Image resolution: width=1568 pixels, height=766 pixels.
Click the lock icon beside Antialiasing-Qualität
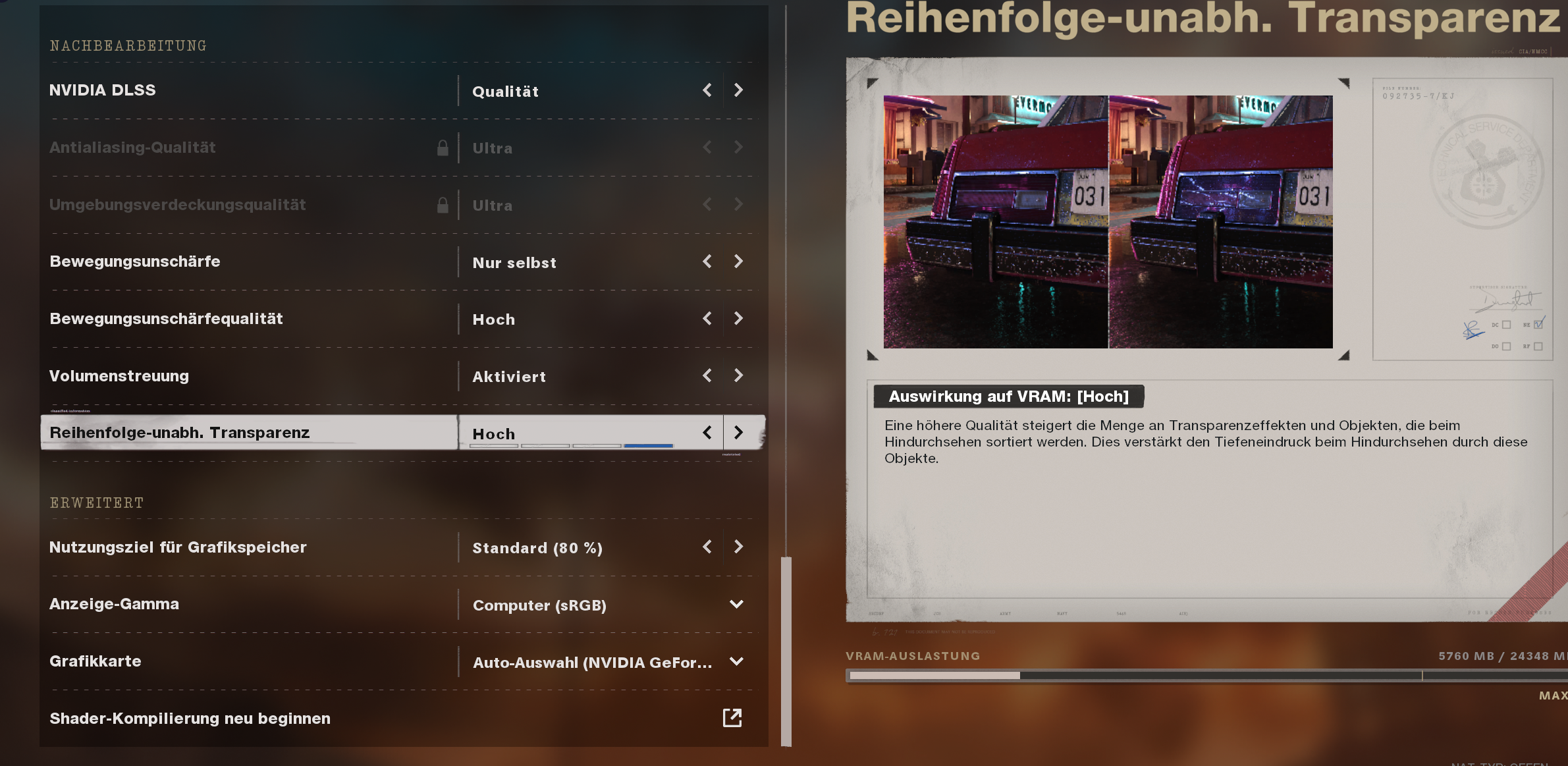coord(443,148)
